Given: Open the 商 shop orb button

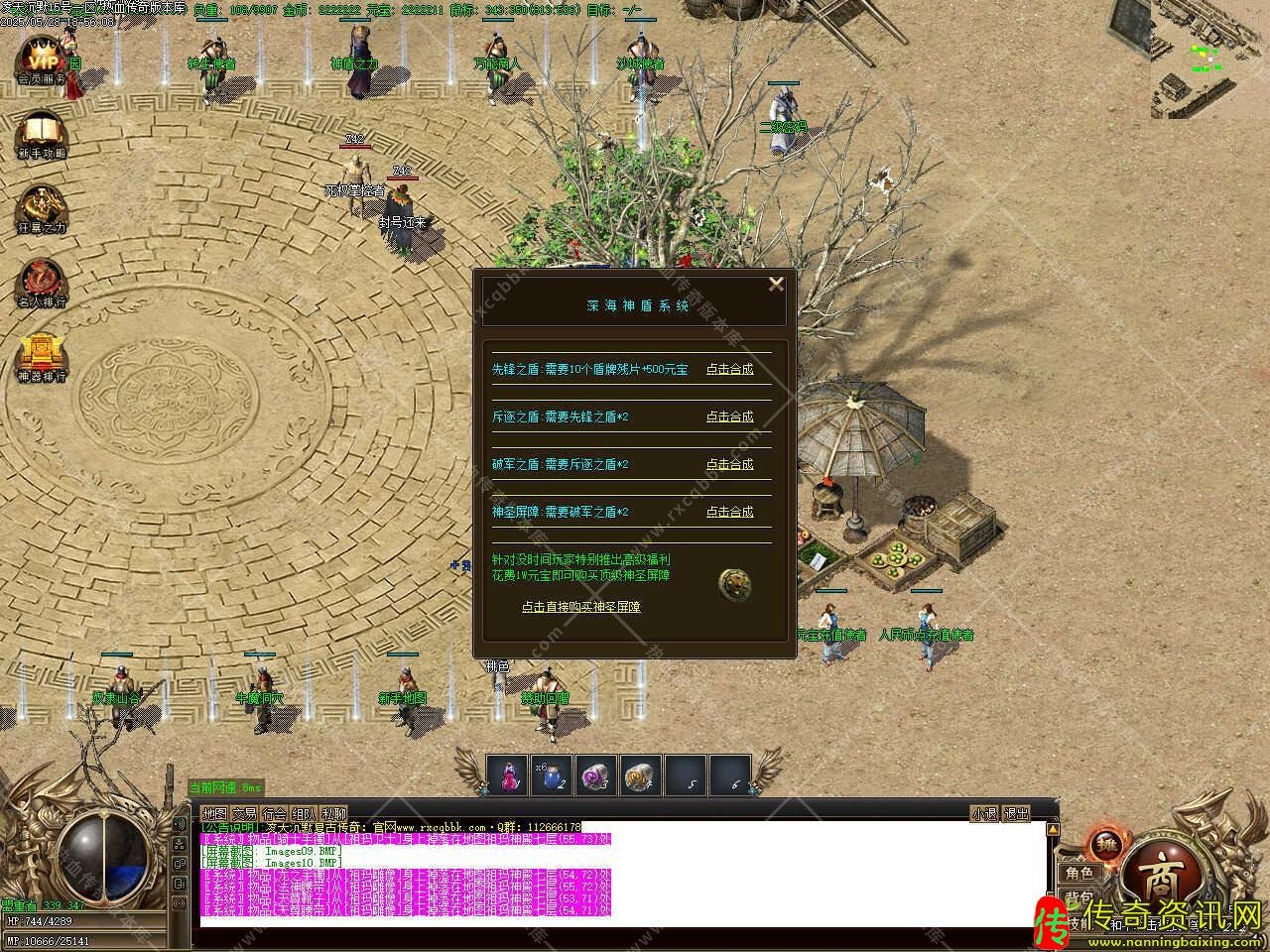Looking at the screenshot, I should [1158, 875].
